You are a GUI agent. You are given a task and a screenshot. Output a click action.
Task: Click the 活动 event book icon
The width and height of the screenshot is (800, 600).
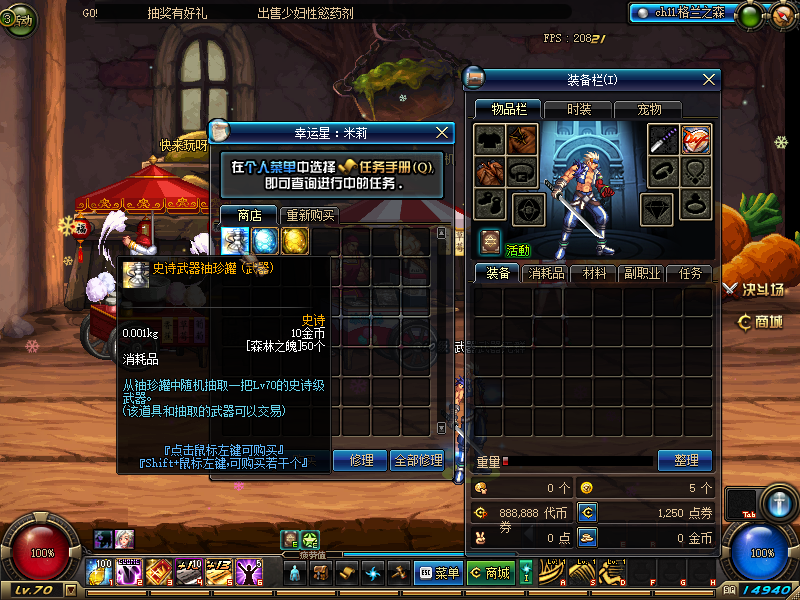pos(490,241)
